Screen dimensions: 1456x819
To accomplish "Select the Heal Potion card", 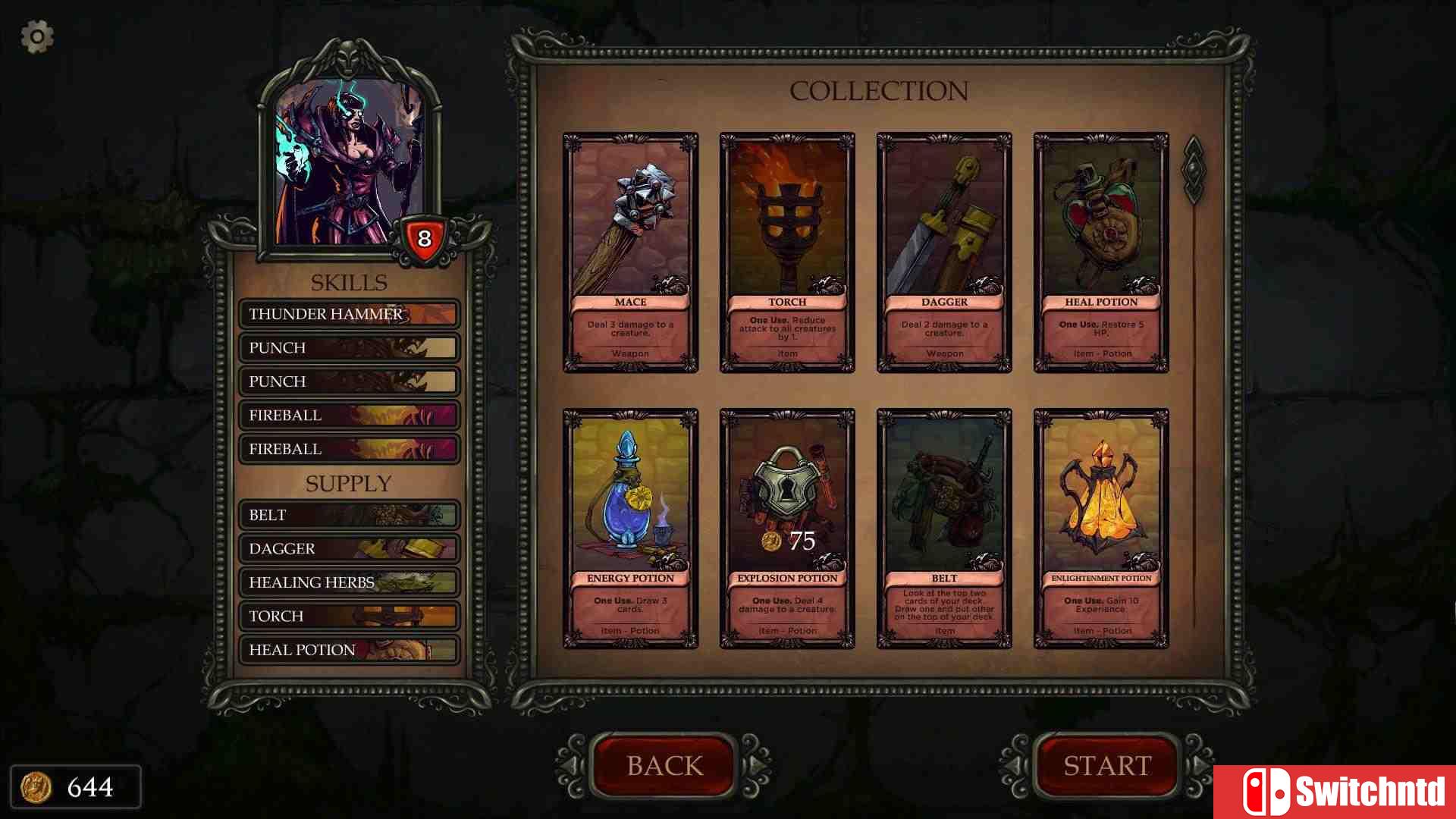I will (x=1101, y=253).
